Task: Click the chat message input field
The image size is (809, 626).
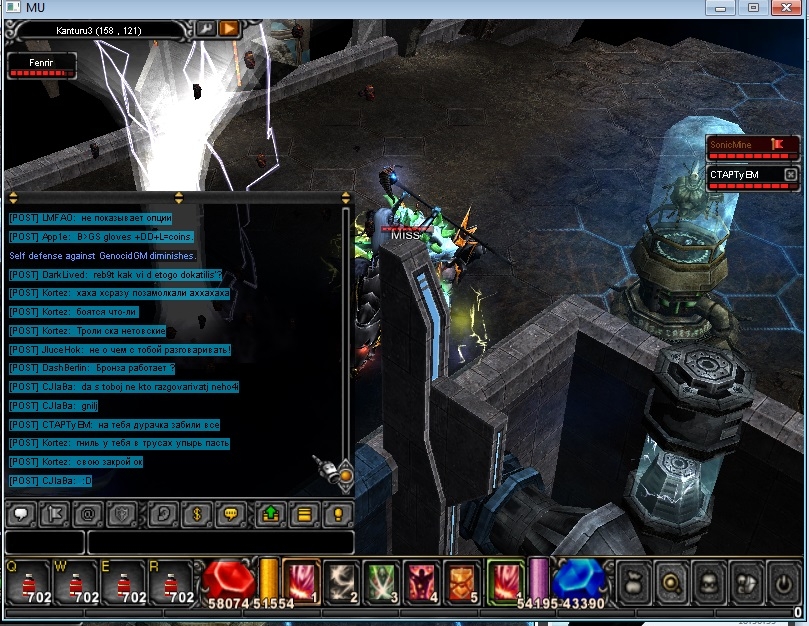Action: tap(220, 543)
